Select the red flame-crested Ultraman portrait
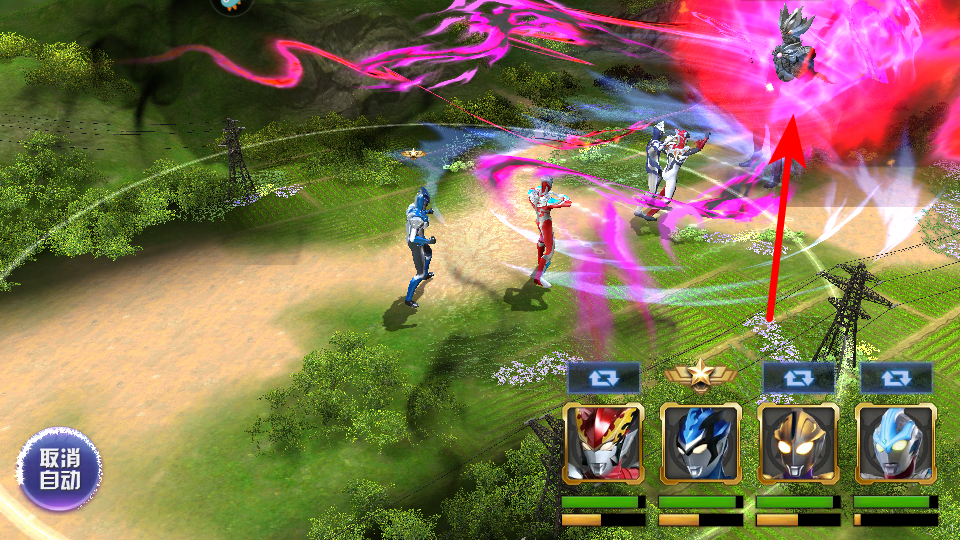Image resolution: width=960 pixels, height=540 pixels. pyautogui.click(x=602, y=443)
